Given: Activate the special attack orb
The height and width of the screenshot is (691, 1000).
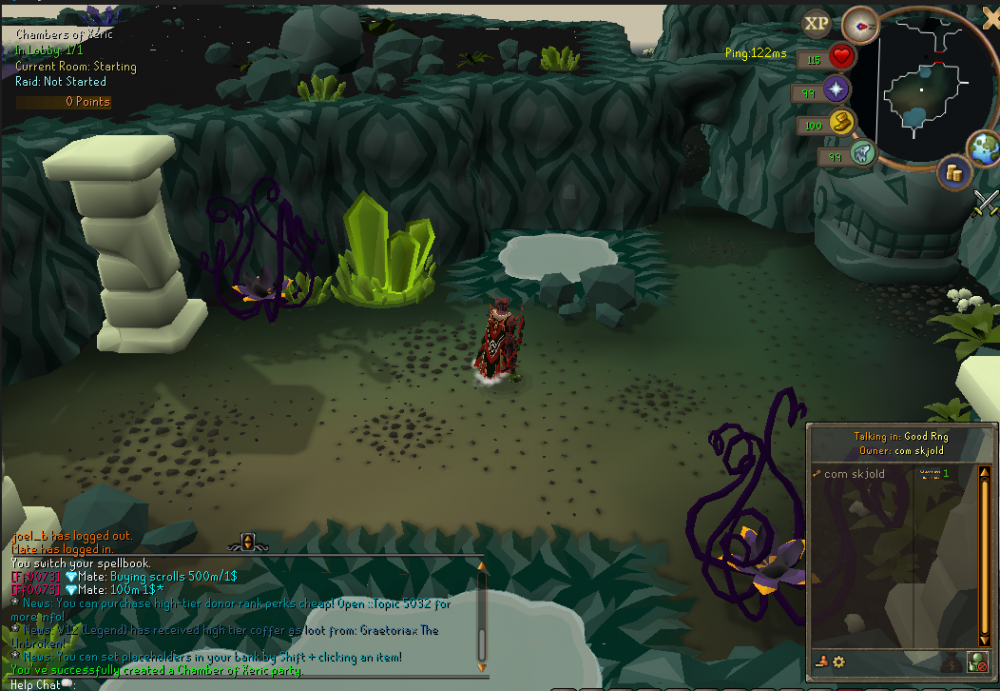Looking at the screenshot, I should point(862,155).
